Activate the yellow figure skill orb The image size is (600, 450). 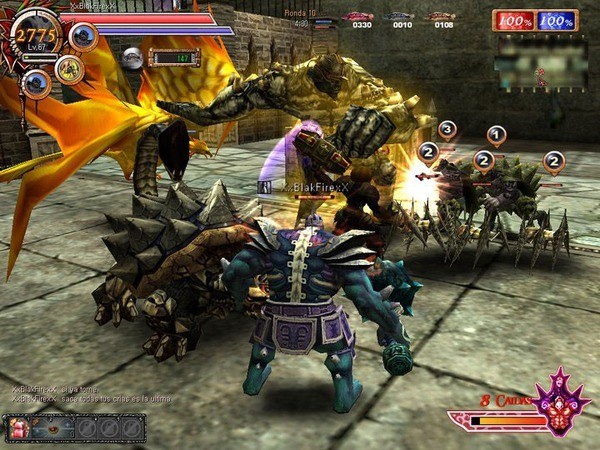(69, 69)
